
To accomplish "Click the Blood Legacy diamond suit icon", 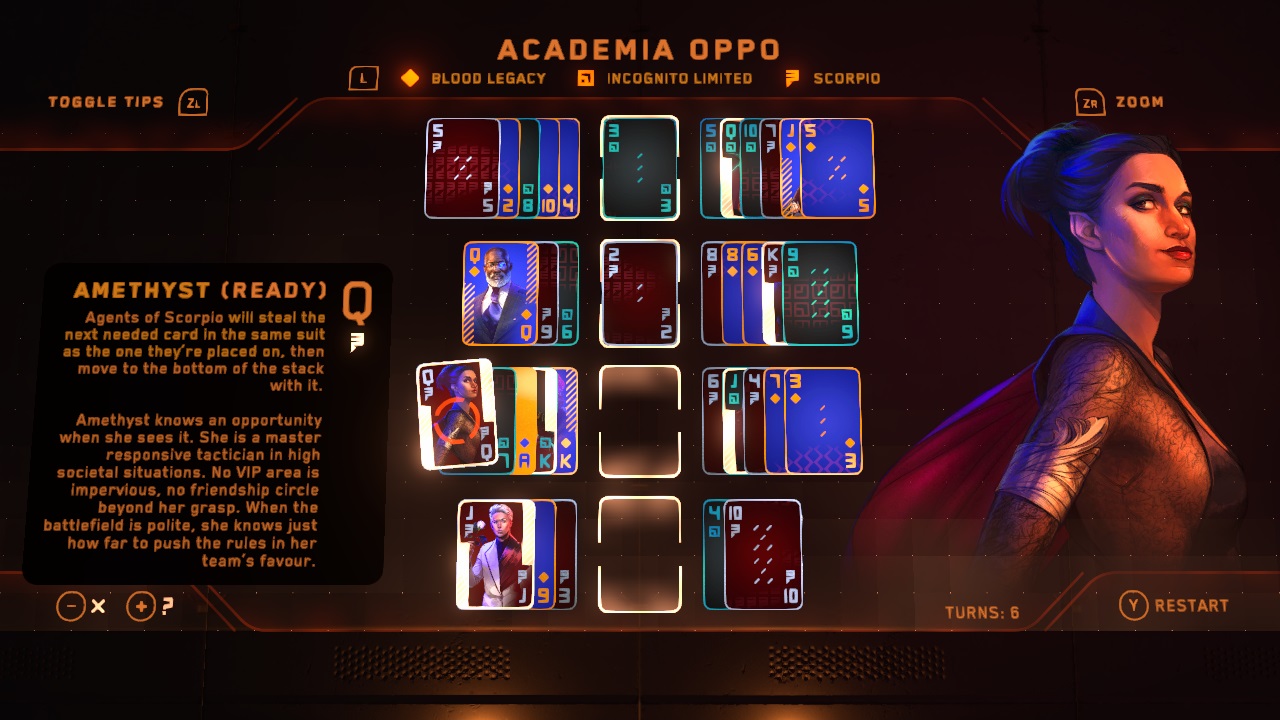I will pyautogui.click(x=409, y=77).
